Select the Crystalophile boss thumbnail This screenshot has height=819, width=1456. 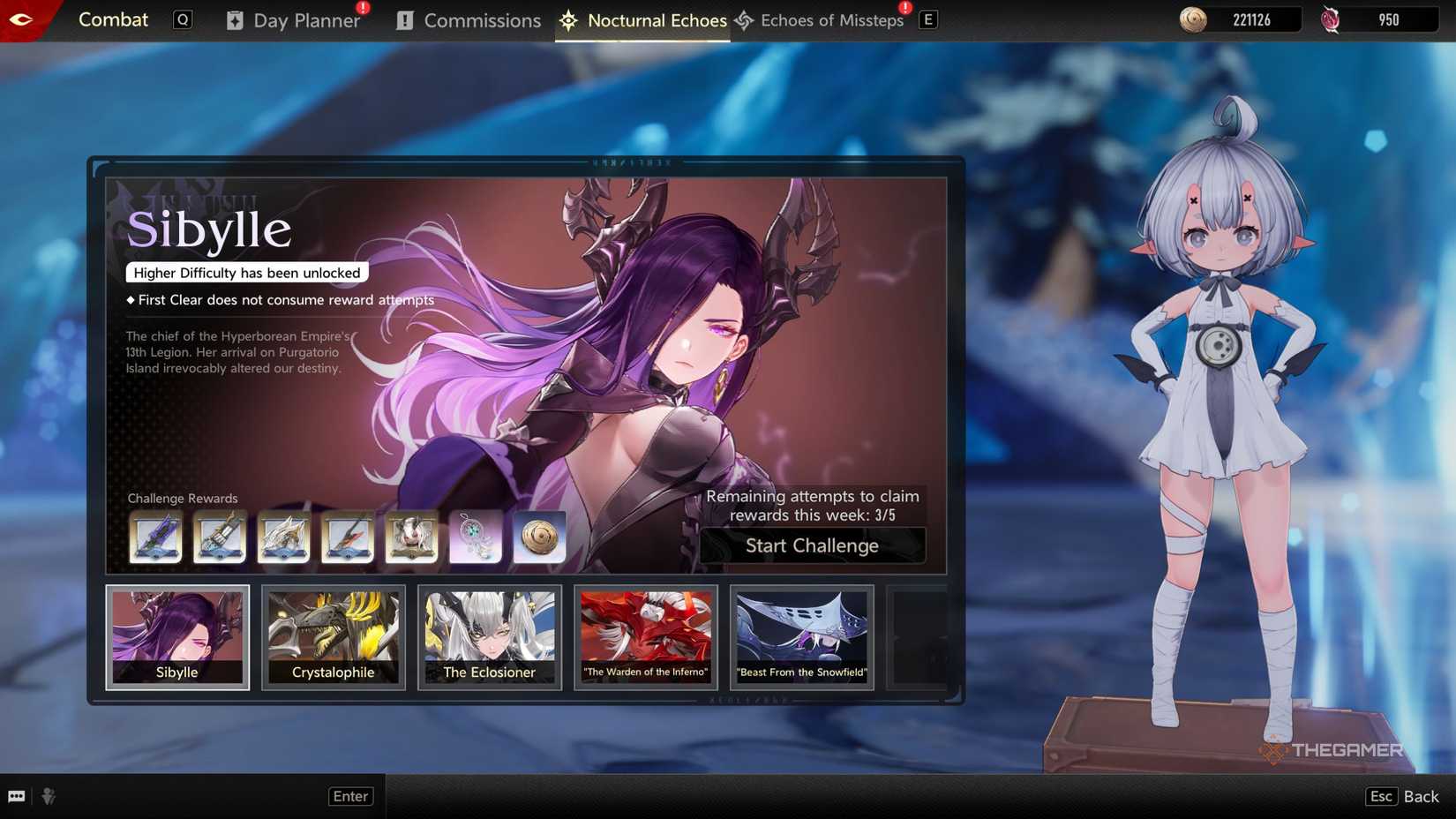pyautogui.click(x=334, y=637)
